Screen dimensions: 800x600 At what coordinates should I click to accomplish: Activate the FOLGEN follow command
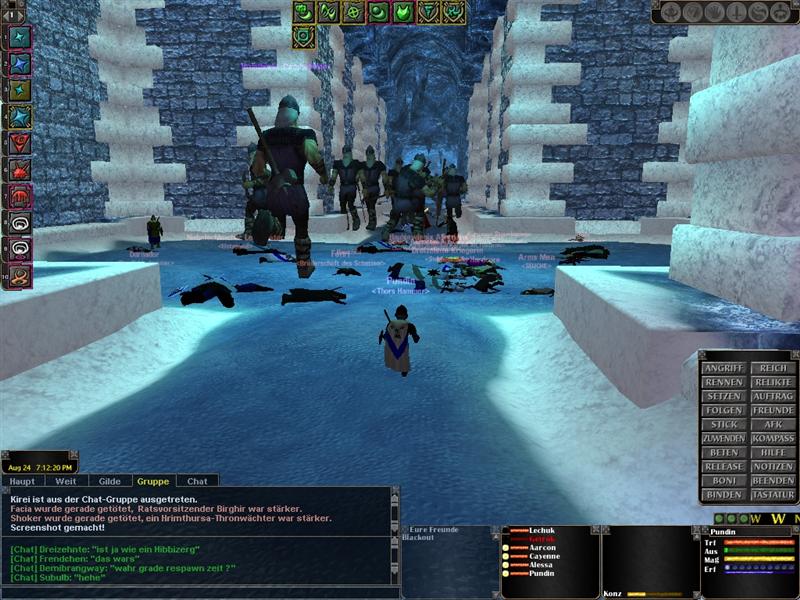tap(723, 410)
